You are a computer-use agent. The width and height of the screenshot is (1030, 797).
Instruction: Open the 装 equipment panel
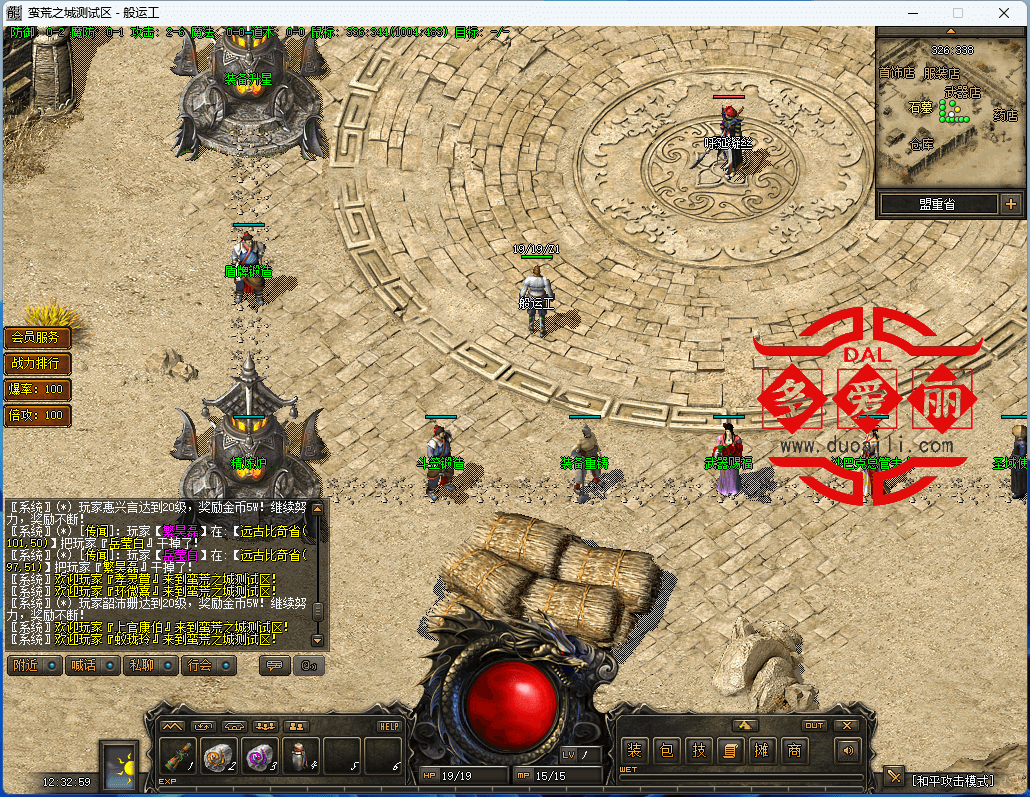tap(634, 750)
